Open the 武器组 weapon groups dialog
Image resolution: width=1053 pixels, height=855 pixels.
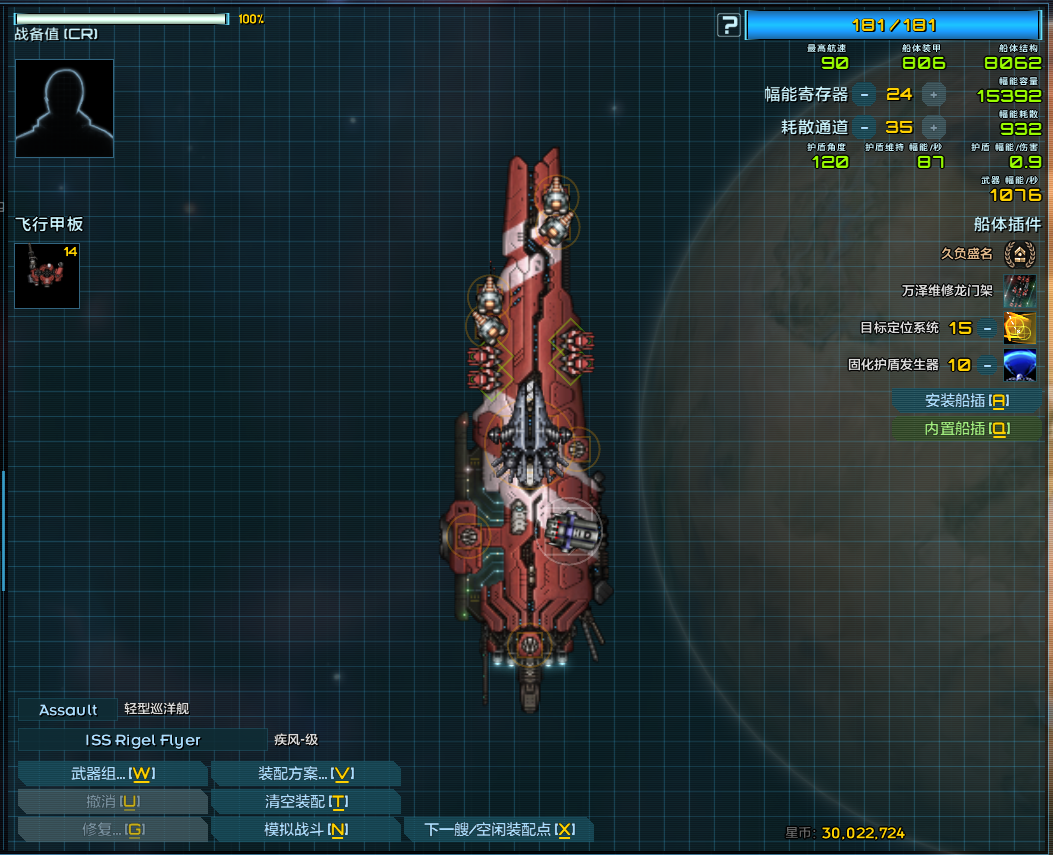pos(112,774)
